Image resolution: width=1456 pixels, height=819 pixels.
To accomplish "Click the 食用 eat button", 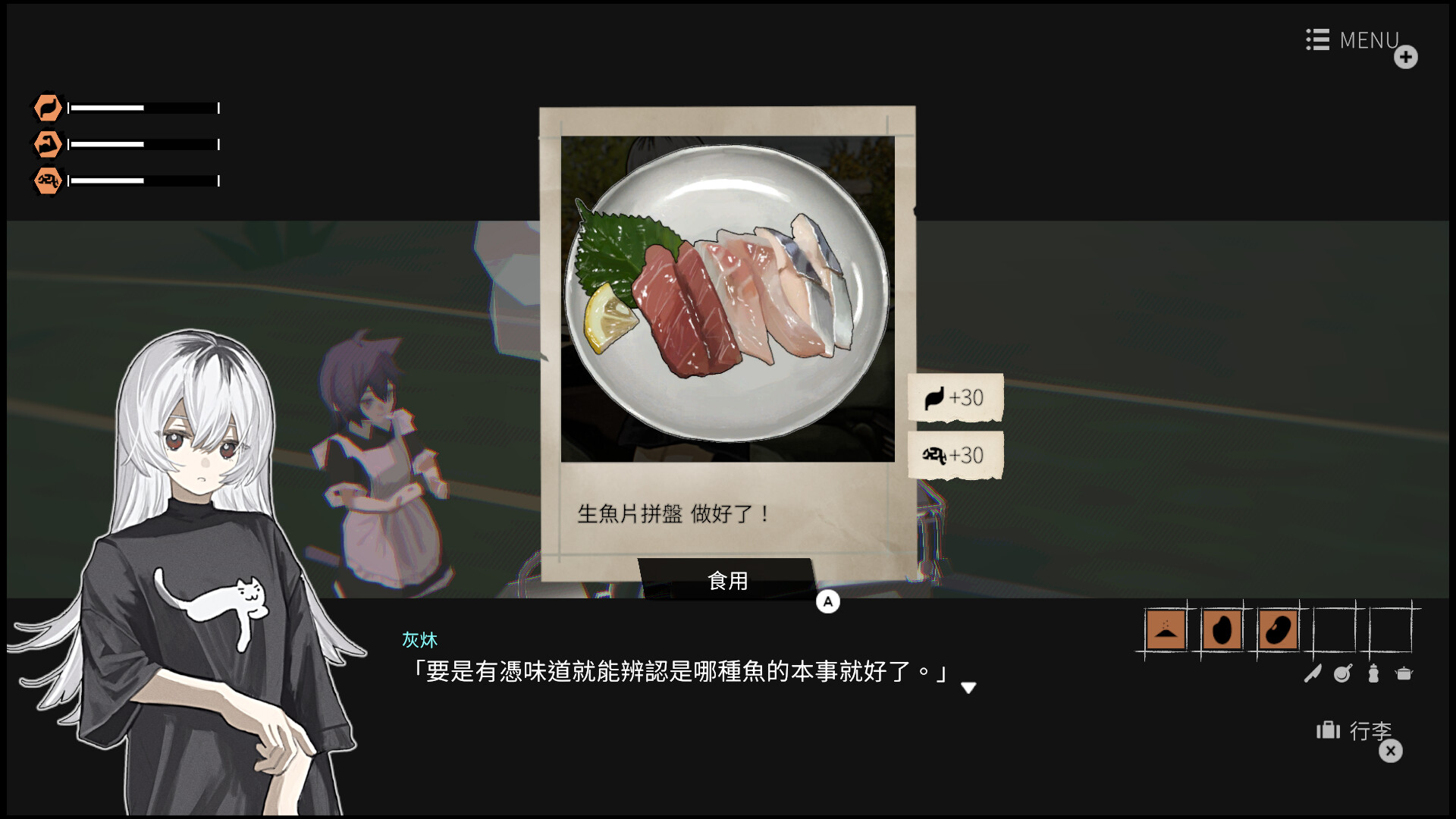I will click(x=728, y=581).
